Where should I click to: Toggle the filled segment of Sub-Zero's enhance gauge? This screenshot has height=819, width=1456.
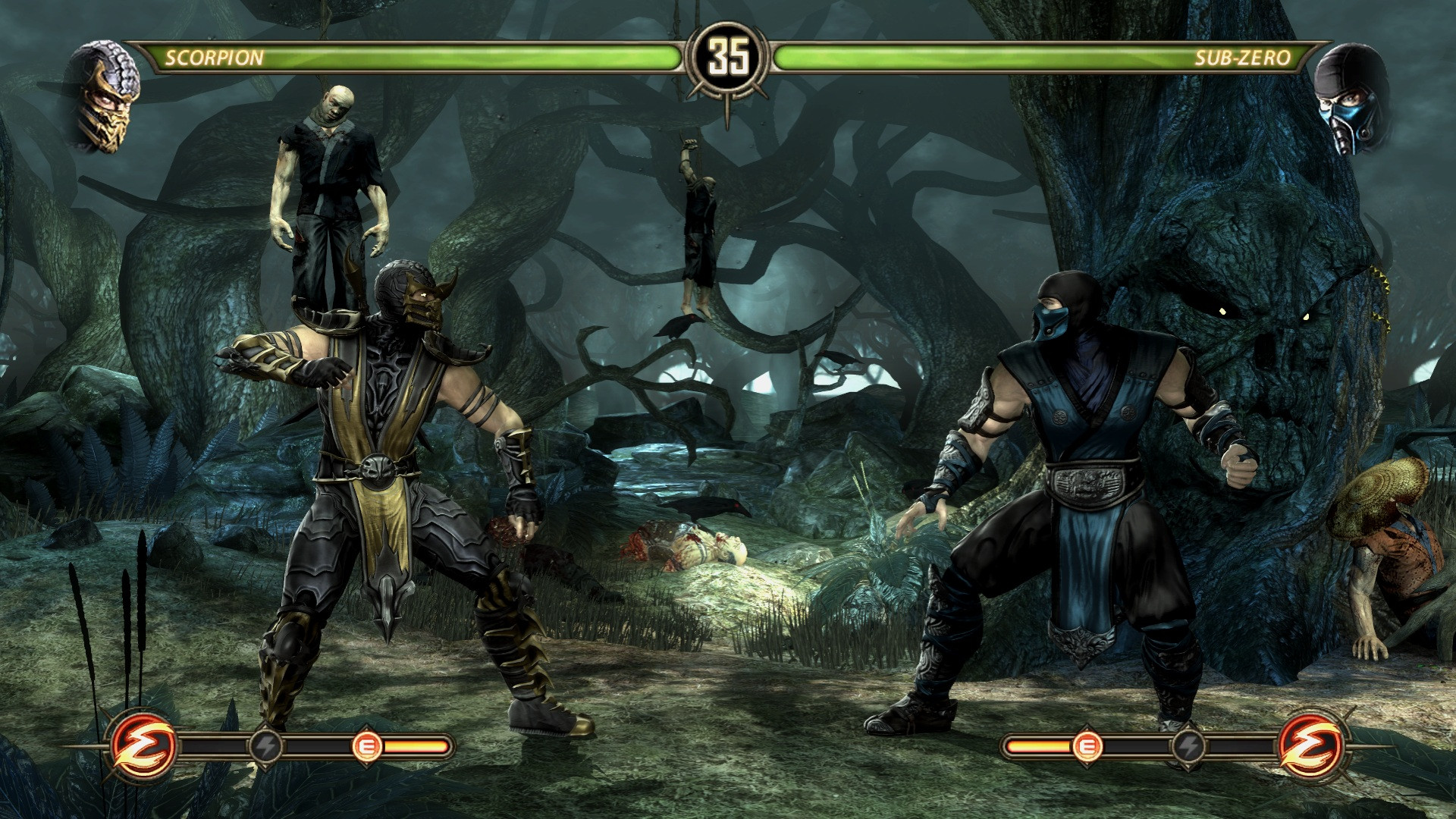pos(1038,746)
